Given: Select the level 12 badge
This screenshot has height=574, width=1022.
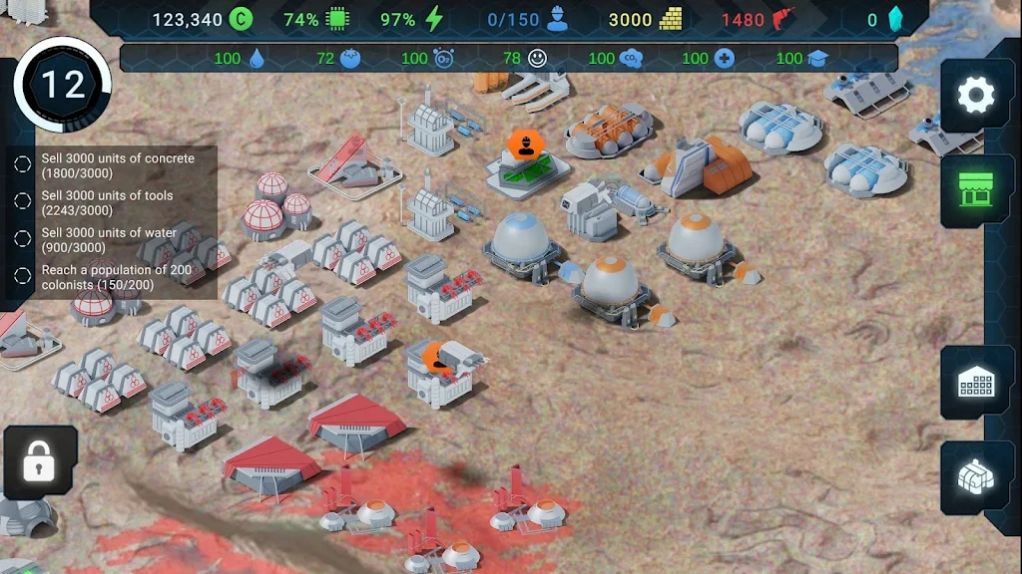Looking at the screenshot, I should 62,85.
